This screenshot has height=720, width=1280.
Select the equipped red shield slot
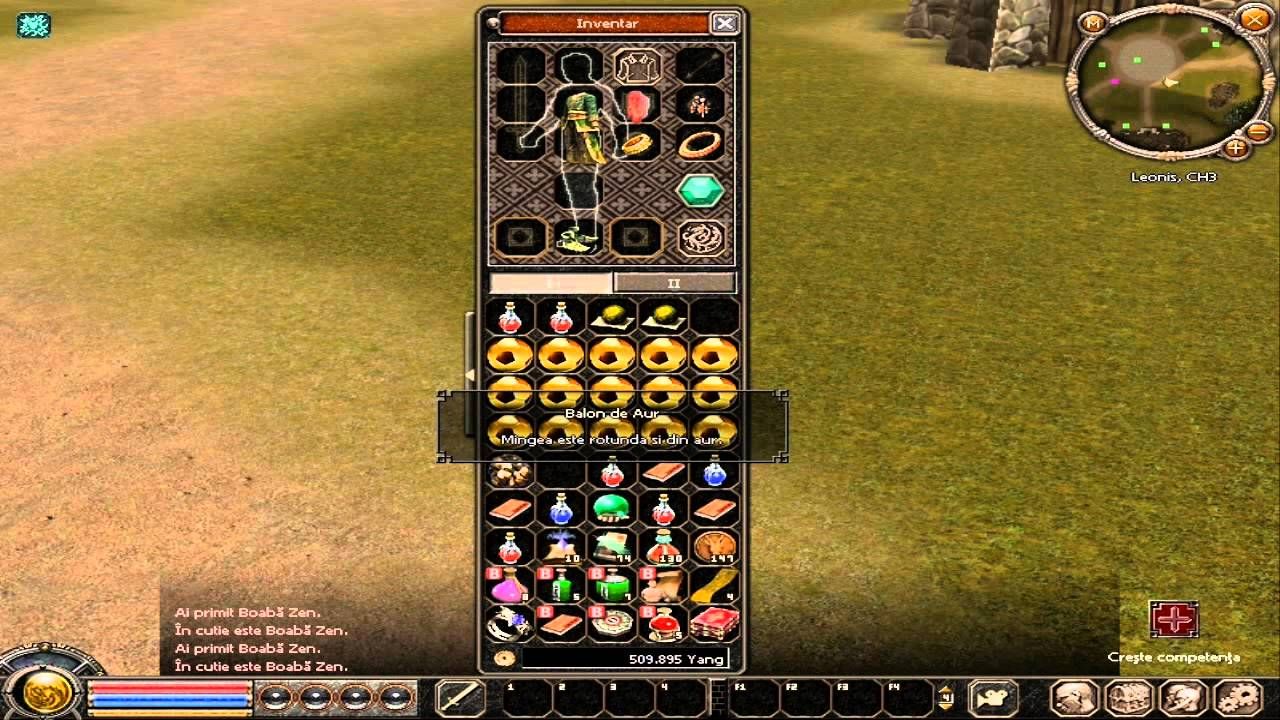pyautogui.click(x=637, y=105)
